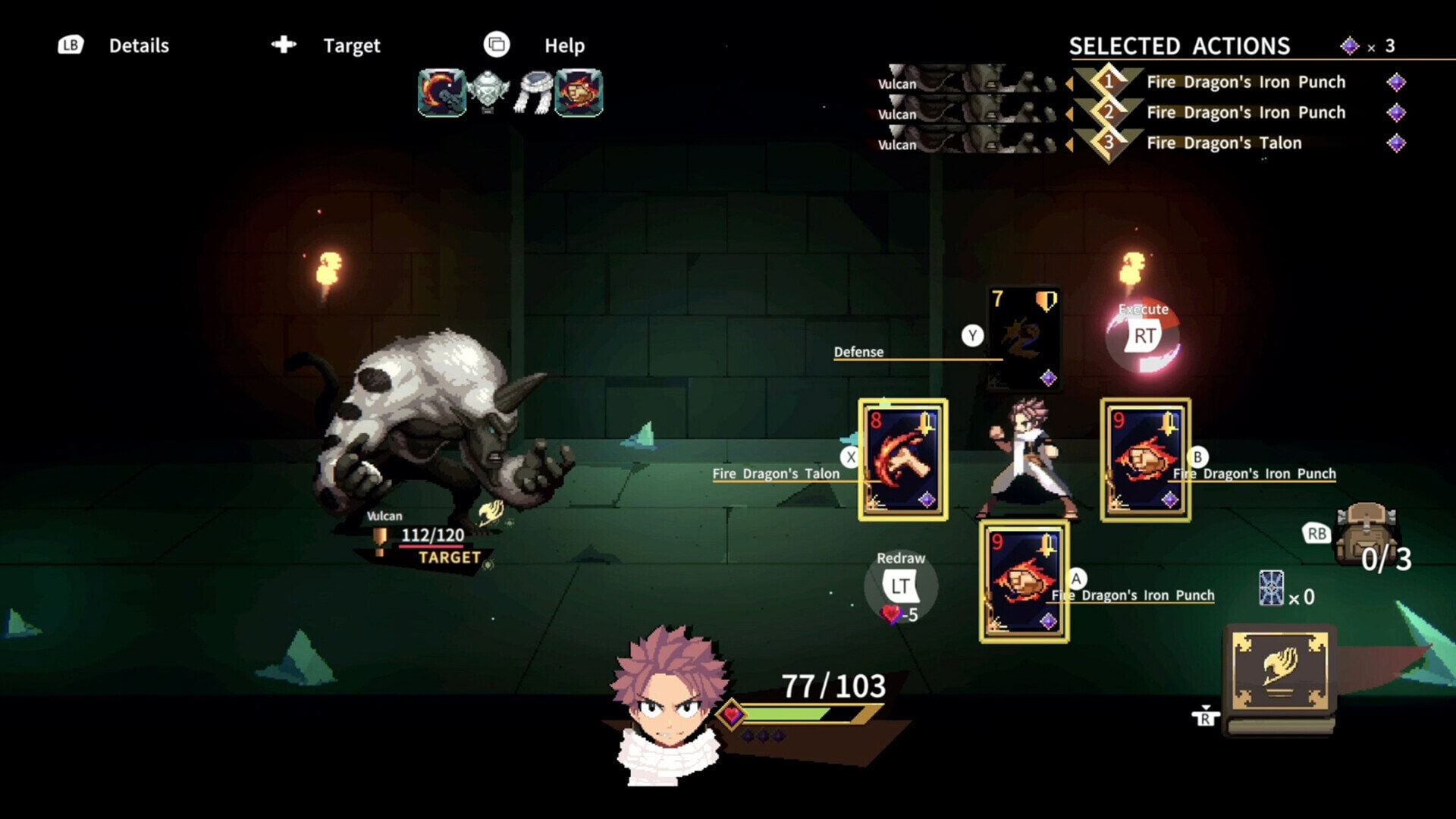Remove selected action 2 Iron Punch
1456x819 pixels.
pyautogui.click(x=1245, y=112)
